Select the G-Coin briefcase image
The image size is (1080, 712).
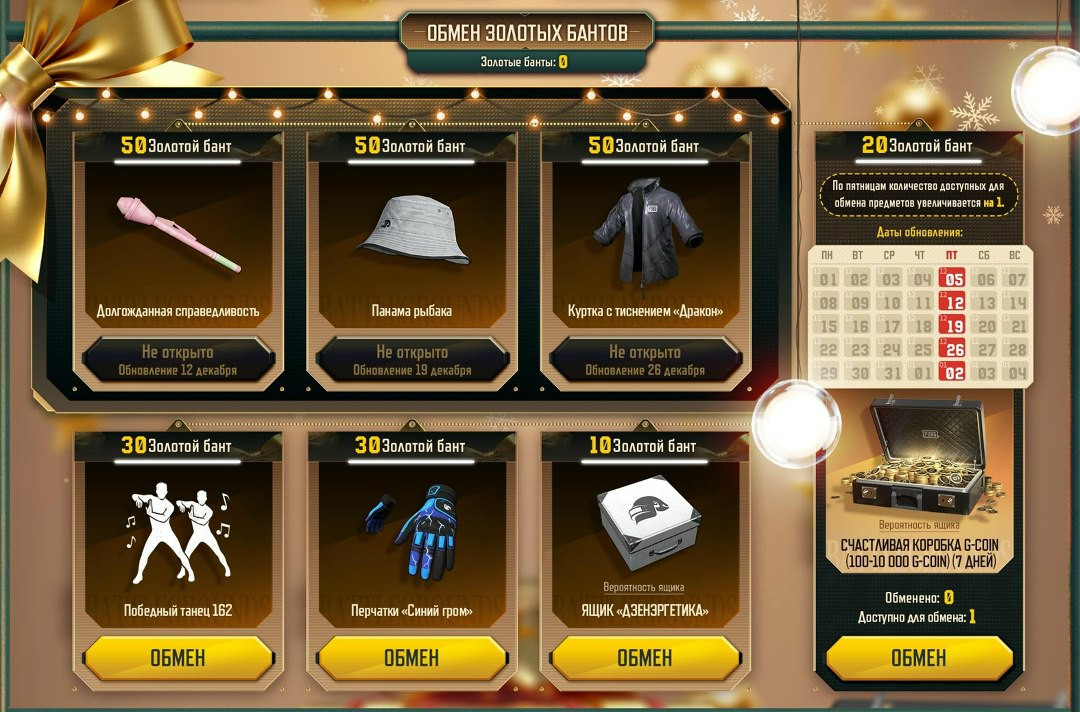click(x=917, y=457)
